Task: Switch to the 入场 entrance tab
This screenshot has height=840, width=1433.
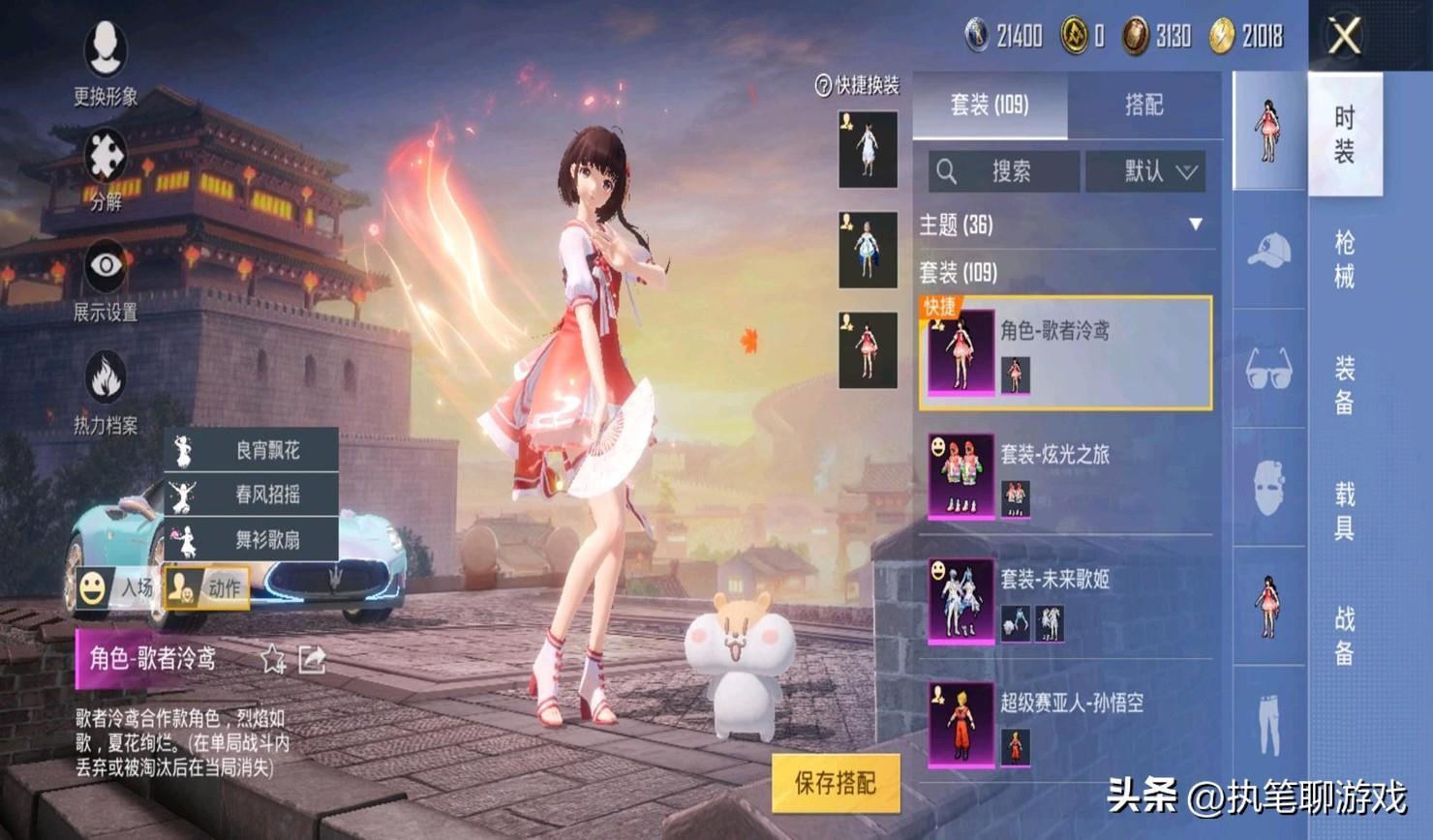Action: [117, 587]
